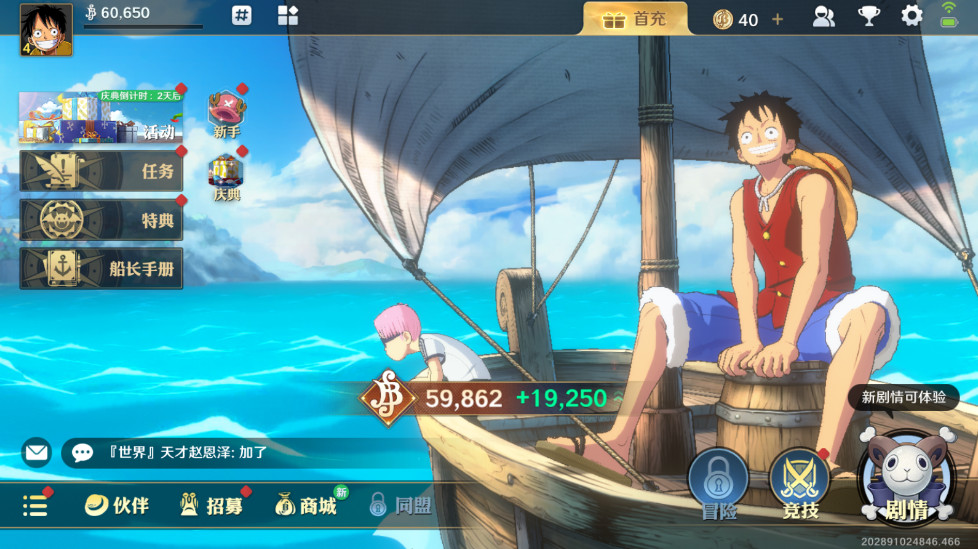Open Luffy player avatar profile
The width and height of the screenshot is (978, 549).
coord(46,30)
